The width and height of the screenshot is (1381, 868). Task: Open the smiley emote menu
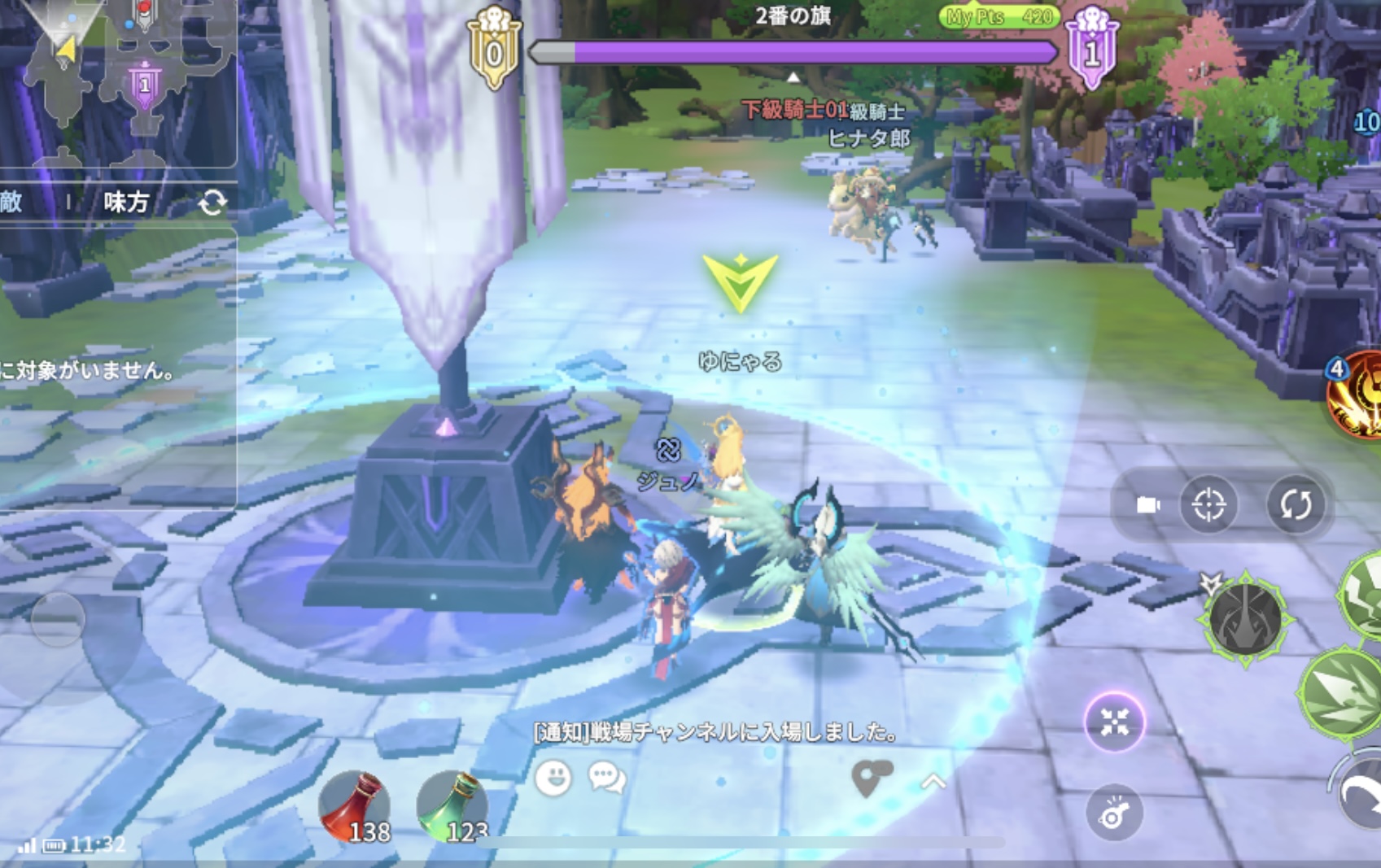(x=553, y=779)
